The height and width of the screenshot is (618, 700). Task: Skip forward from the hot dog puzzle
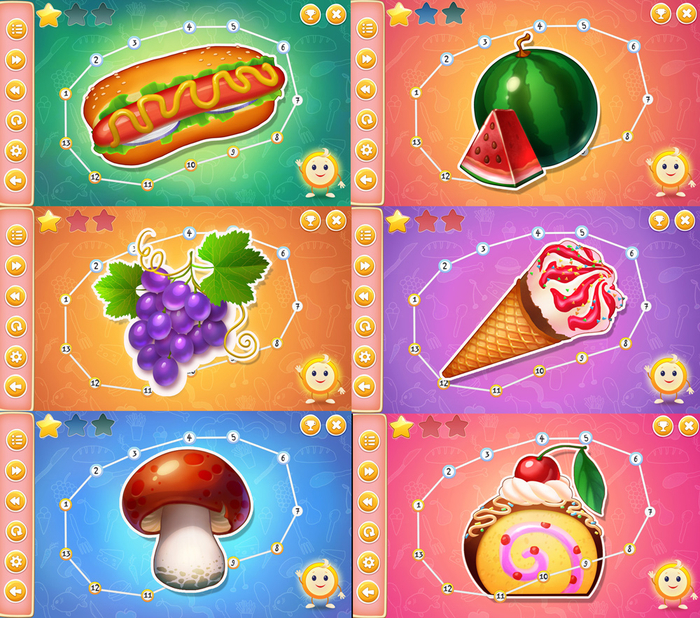16,59
